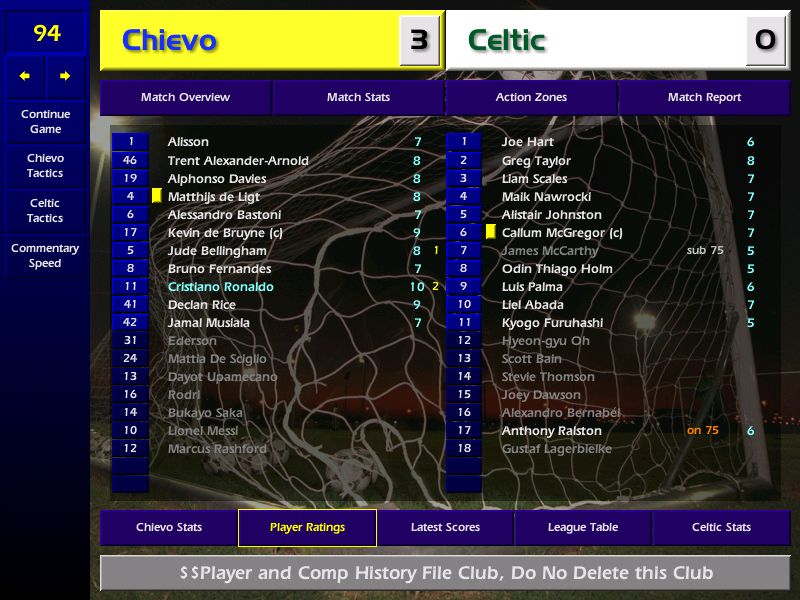
Task: Open the Match Report tab
Action: tap(704, 98)
